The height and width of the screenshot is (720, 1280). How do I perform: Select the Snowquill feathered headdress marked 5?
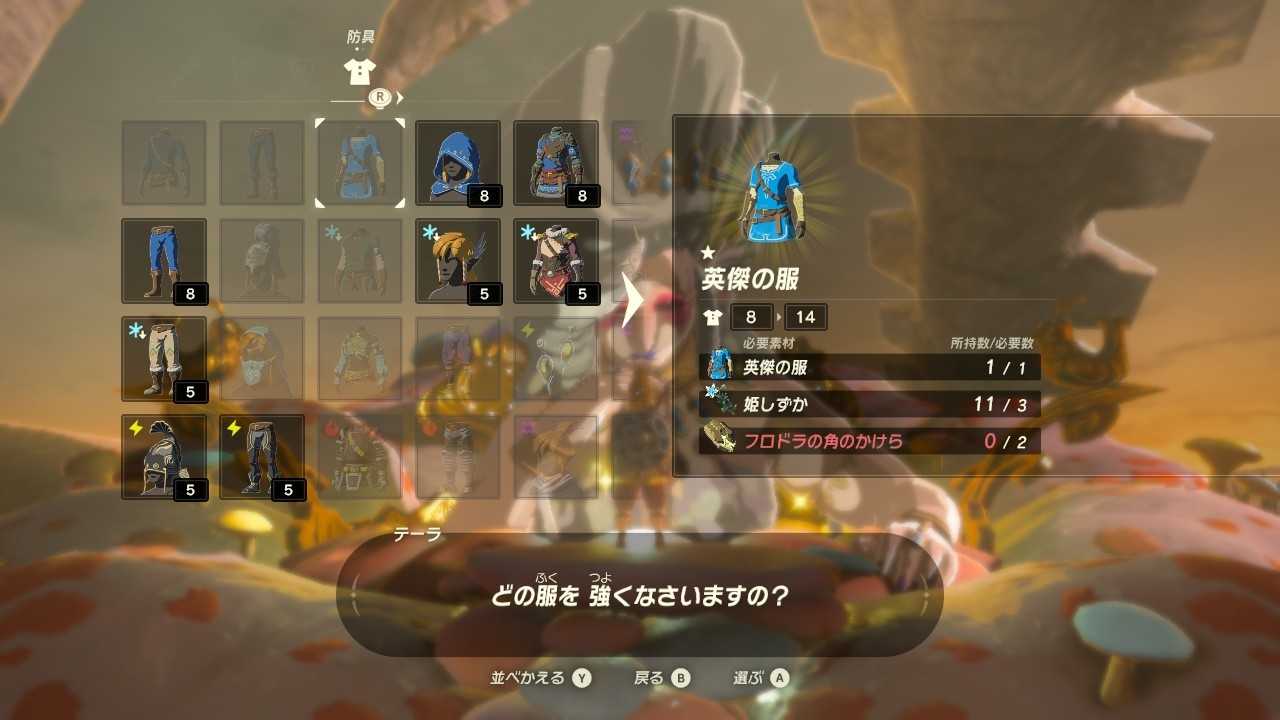click(x=456, y=260)
